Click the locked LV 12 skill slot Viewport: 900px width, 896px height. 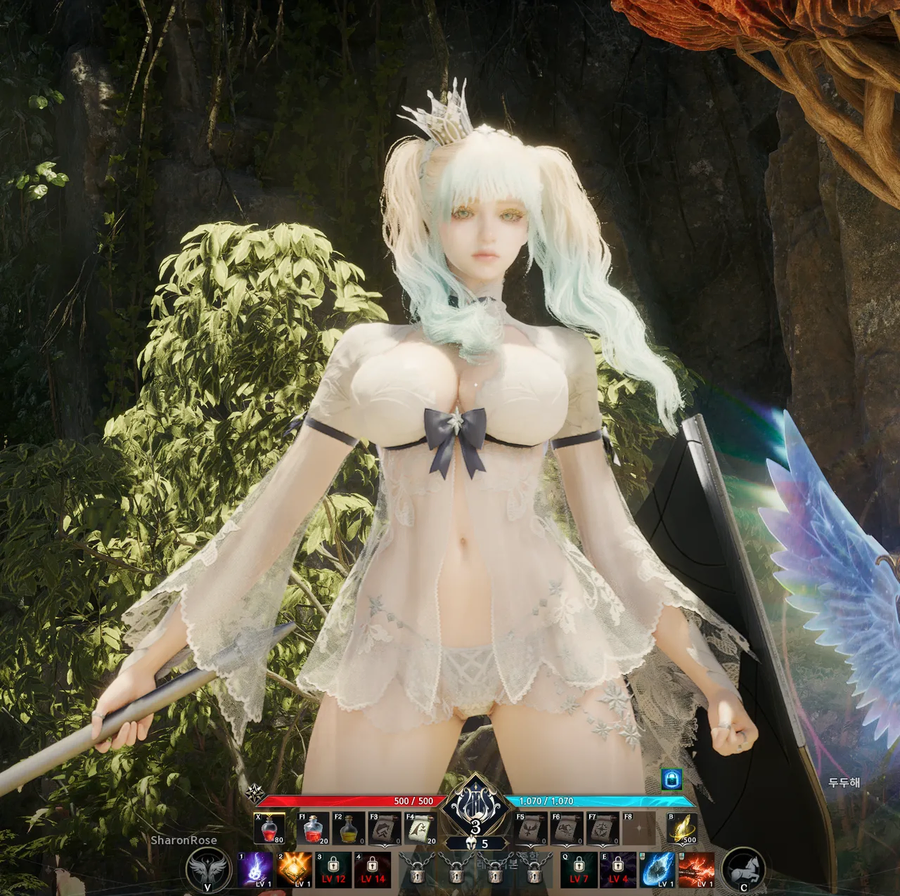pyautogui.click(x=333, y=870)
